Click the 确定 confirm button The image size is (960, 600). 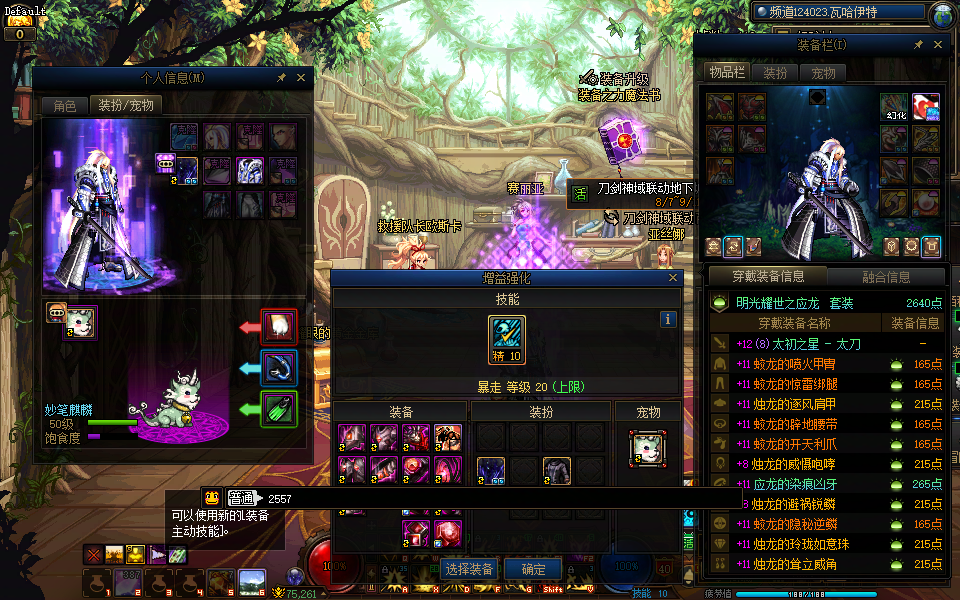pyautogui.click(x=533, y=569)
